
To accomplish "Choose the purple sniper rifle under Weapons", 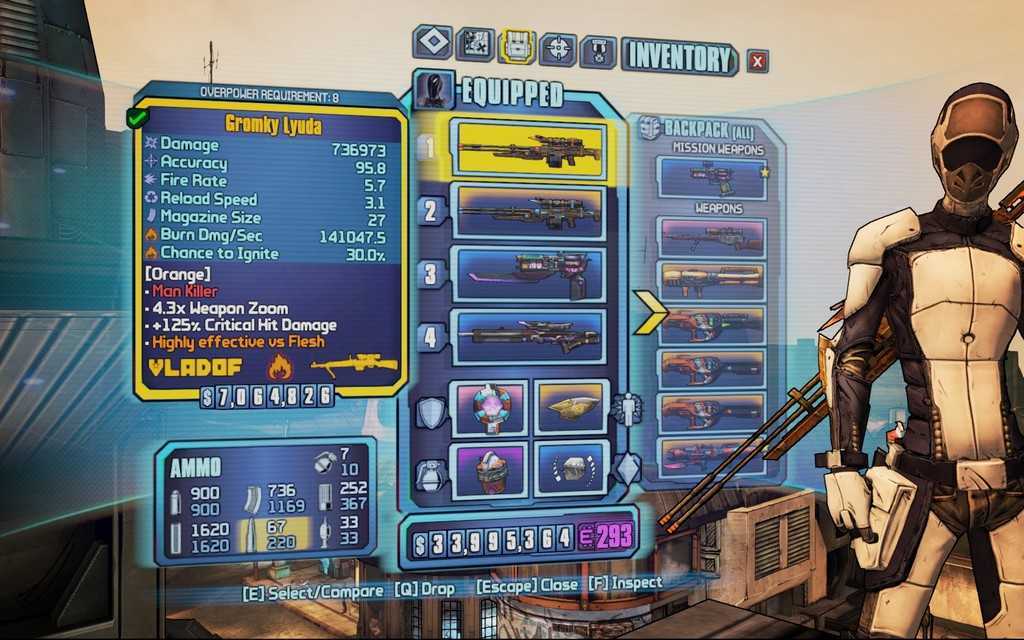I will click(x=711, y=238).
